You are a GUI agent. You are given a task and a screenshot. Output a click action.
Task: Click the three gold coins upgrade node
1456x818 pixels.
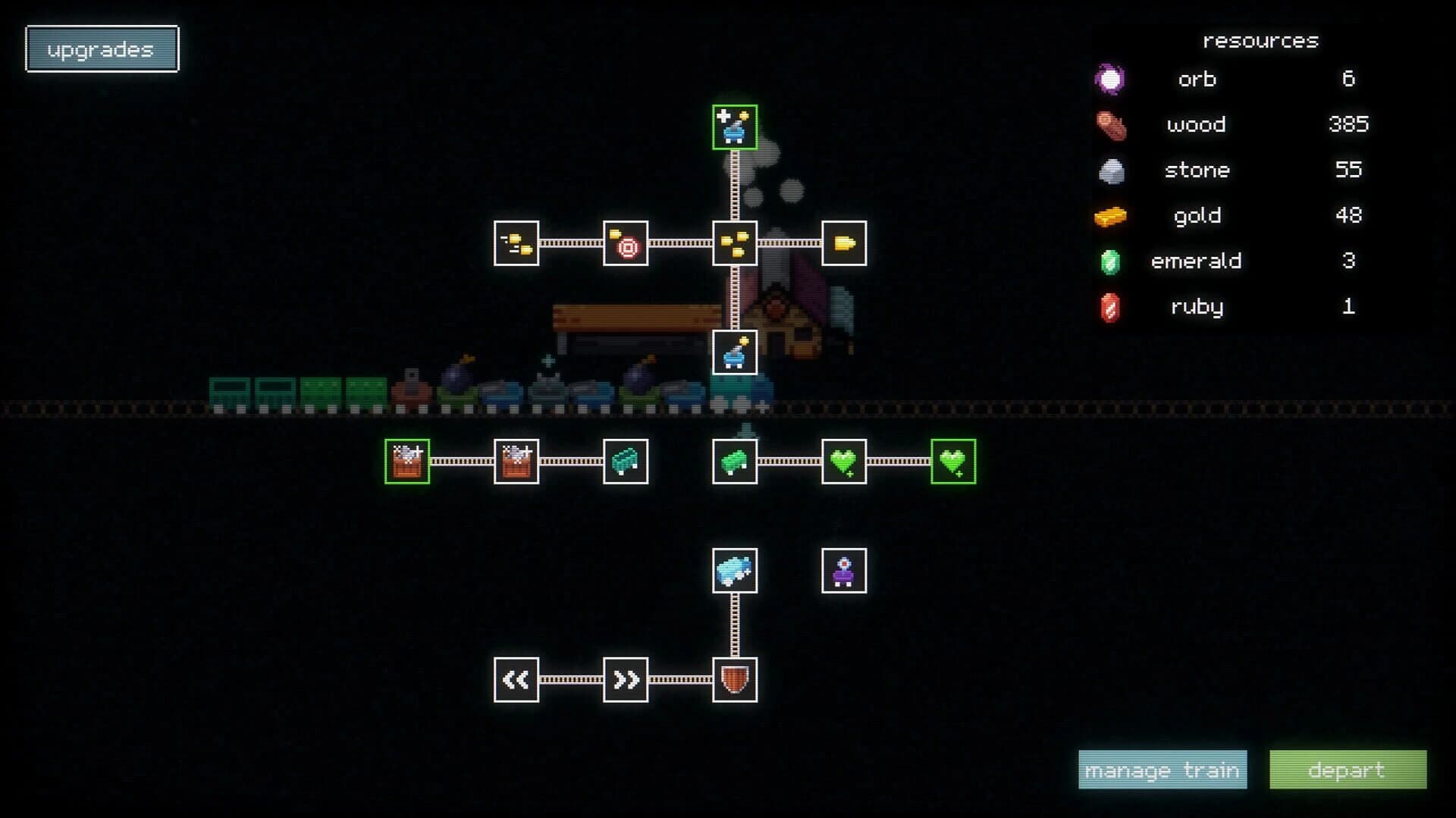pos(733,243)
